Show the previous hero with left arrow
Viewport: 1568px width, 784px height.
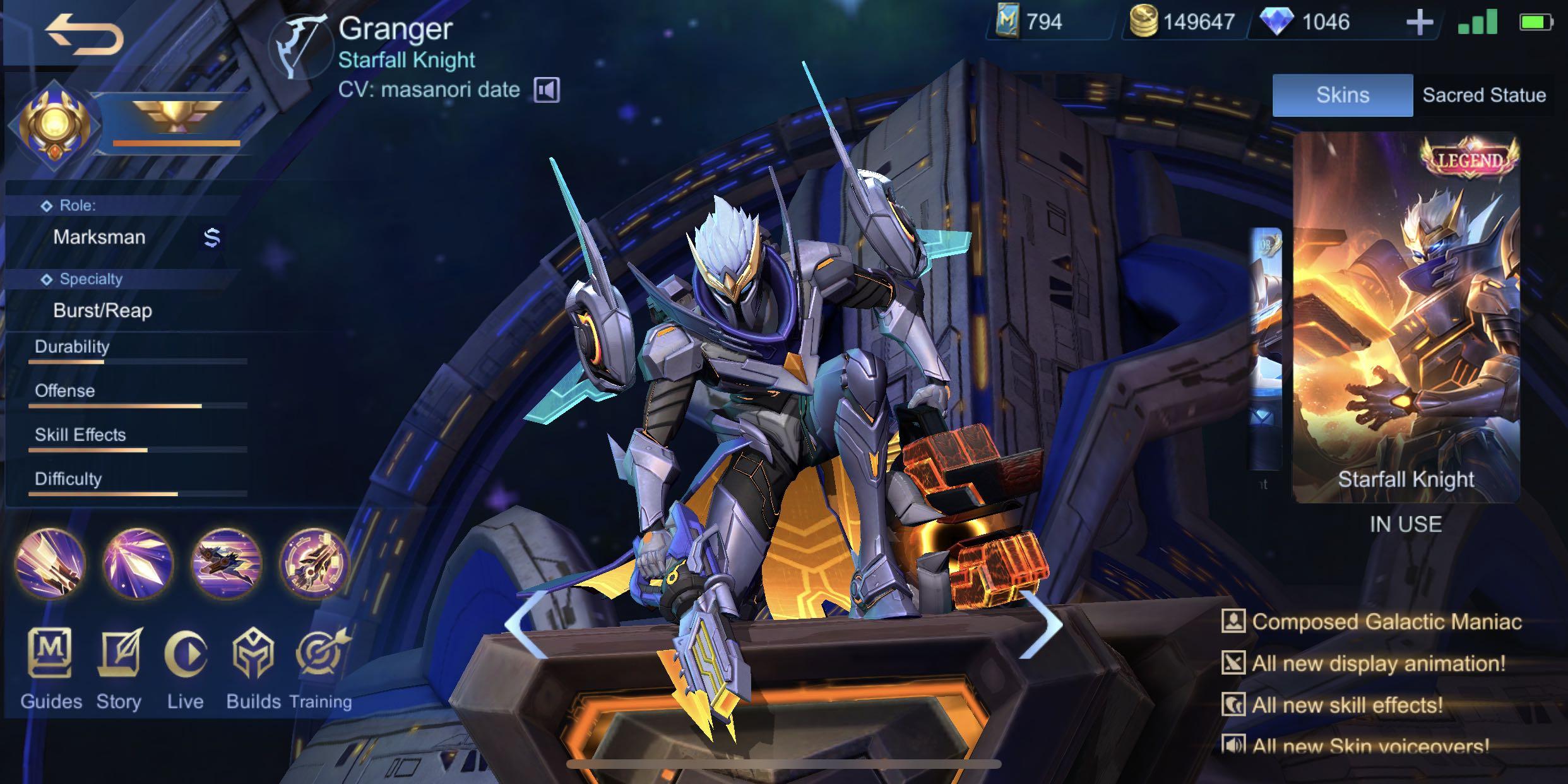click(525, 624)
